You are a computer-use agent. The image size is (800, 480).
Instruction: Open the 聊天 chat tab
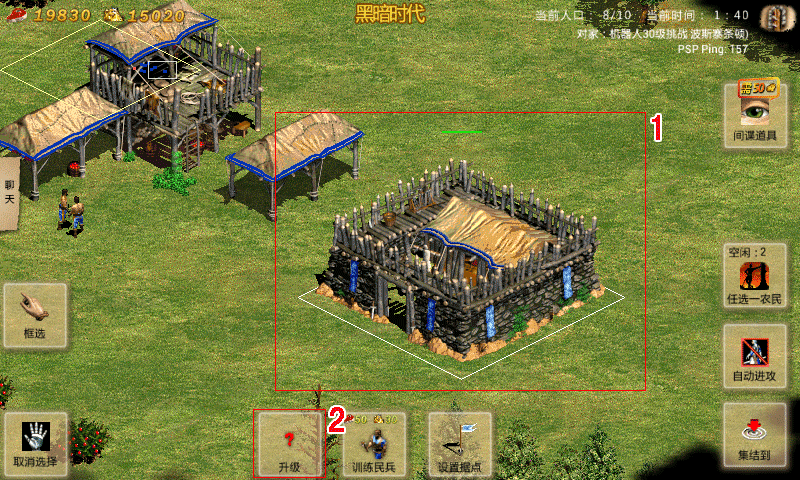tap(9, 192)
